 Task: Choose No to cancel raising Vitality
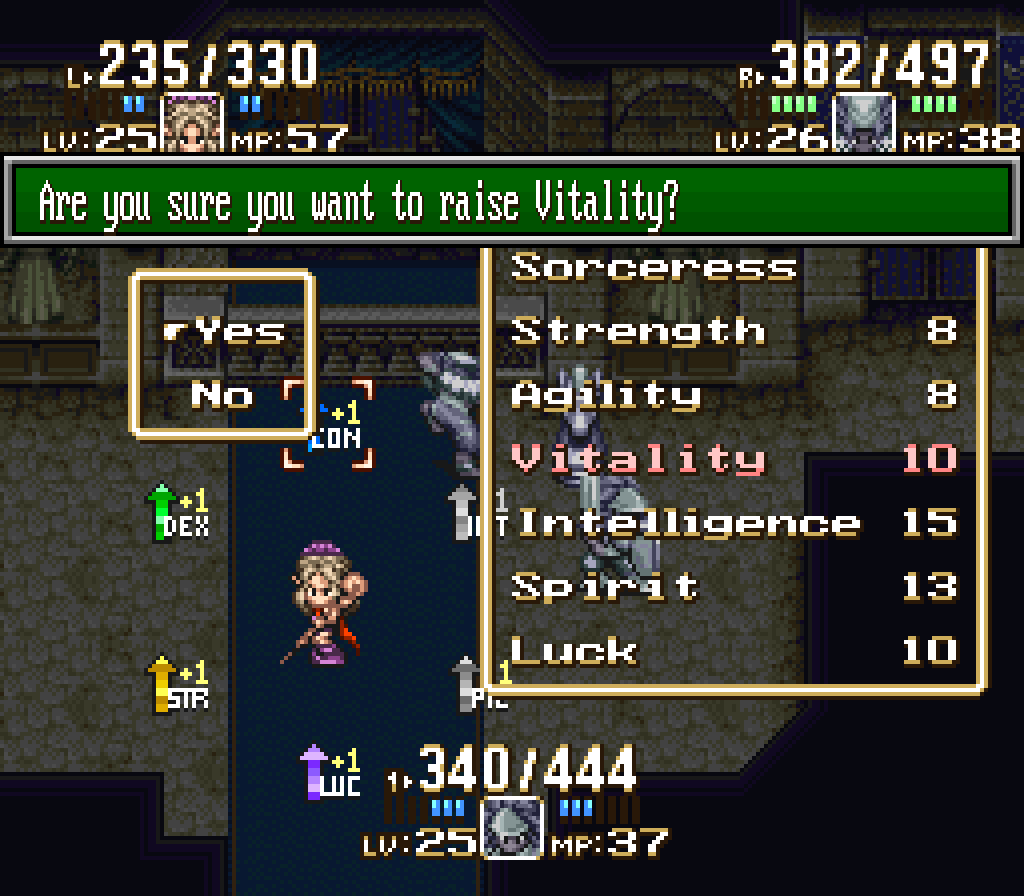222,395
